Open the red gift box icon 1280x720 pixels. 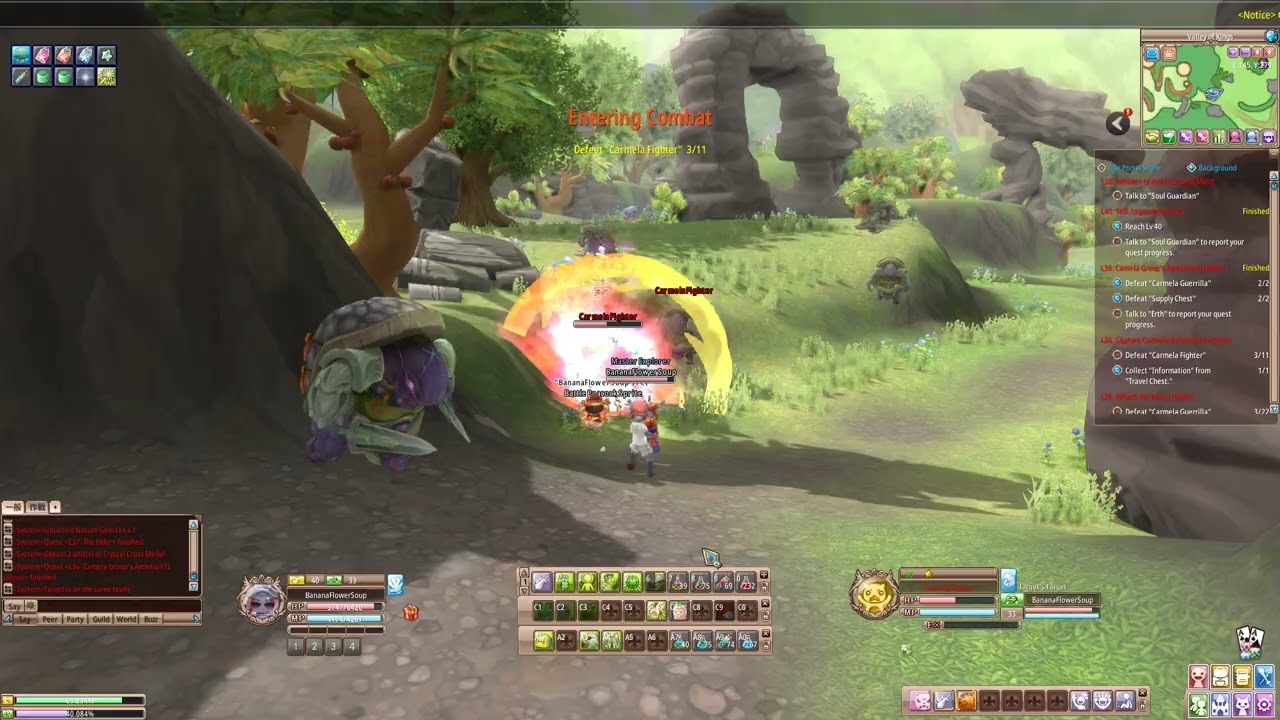[x=410, y=612]
